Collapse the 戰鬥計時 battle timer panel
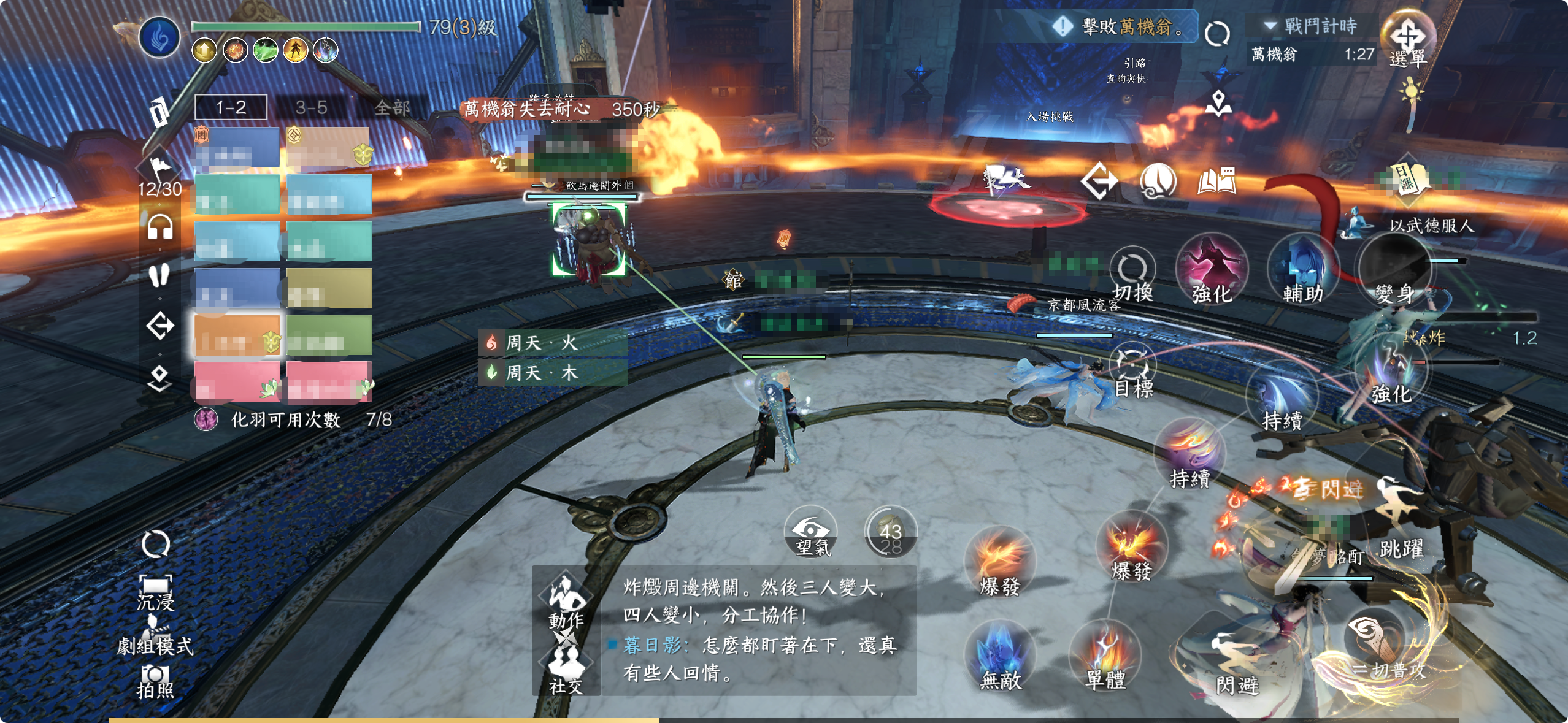The image size is (1568, 723). coord(1270,26)
